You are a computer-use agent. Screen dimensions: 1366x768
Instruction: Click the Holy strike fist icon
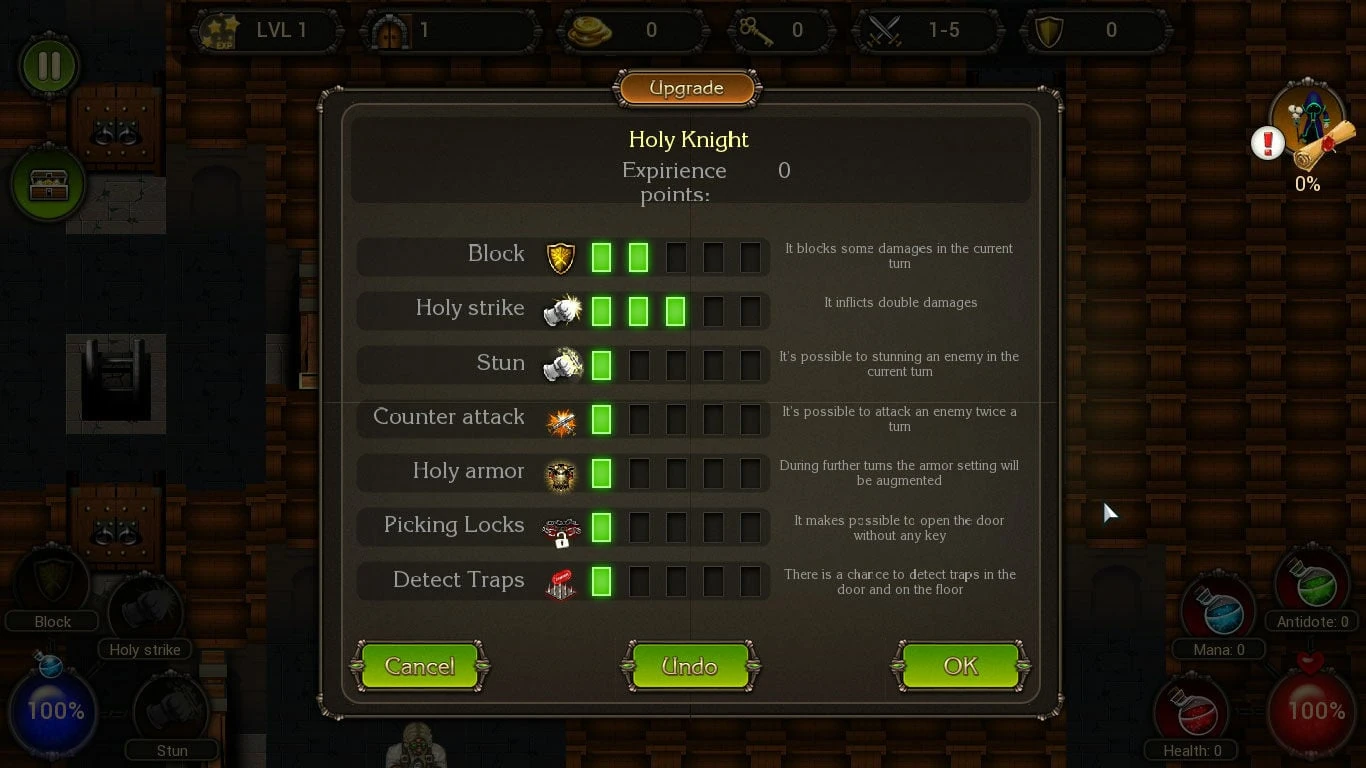point(560,311)
